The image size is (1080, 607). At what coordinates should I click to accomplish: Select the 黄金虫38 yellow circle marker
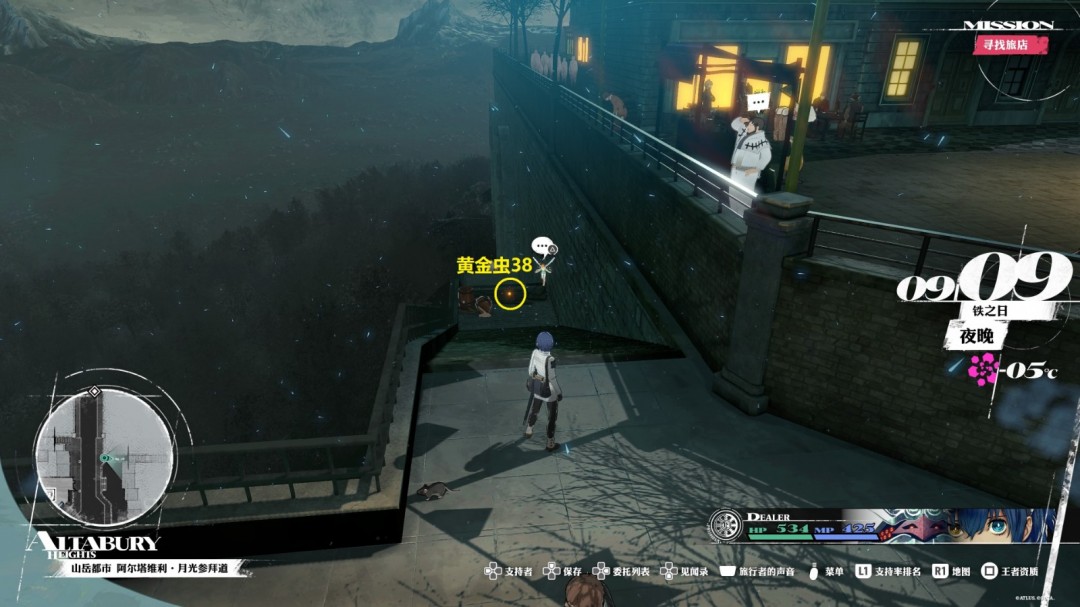coord(510,294)
